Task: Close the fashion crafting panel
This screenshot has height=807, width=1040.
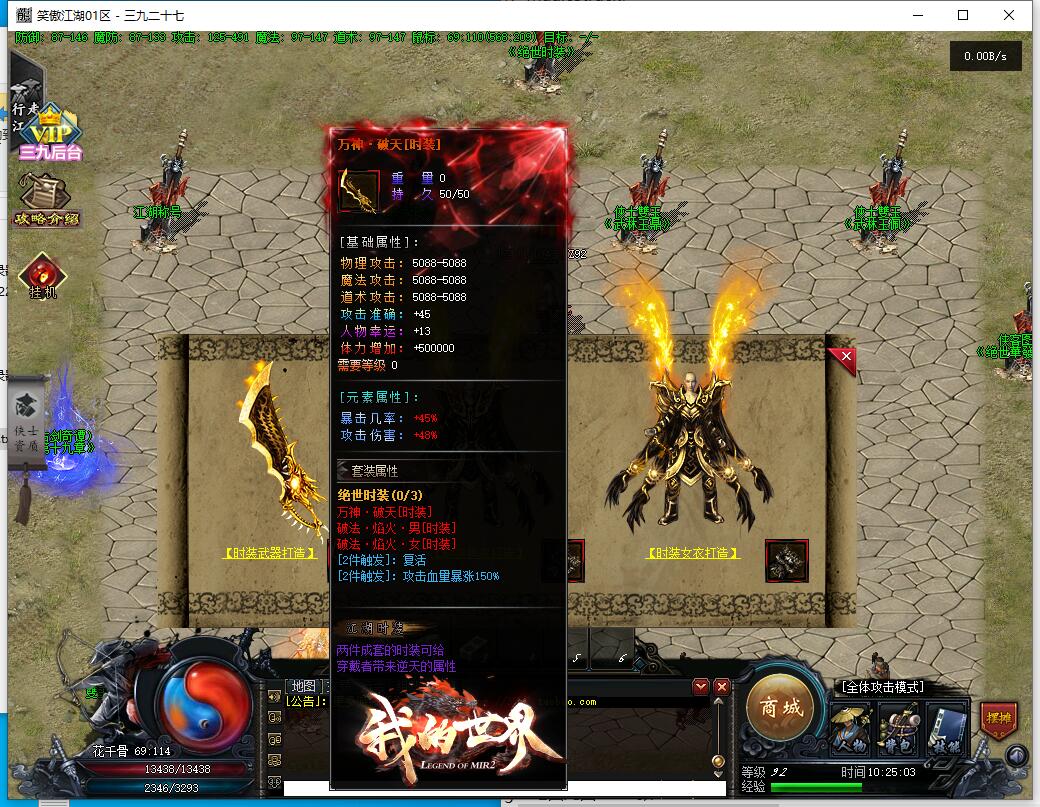Action: pyautogui.click(x=845, y=356)
